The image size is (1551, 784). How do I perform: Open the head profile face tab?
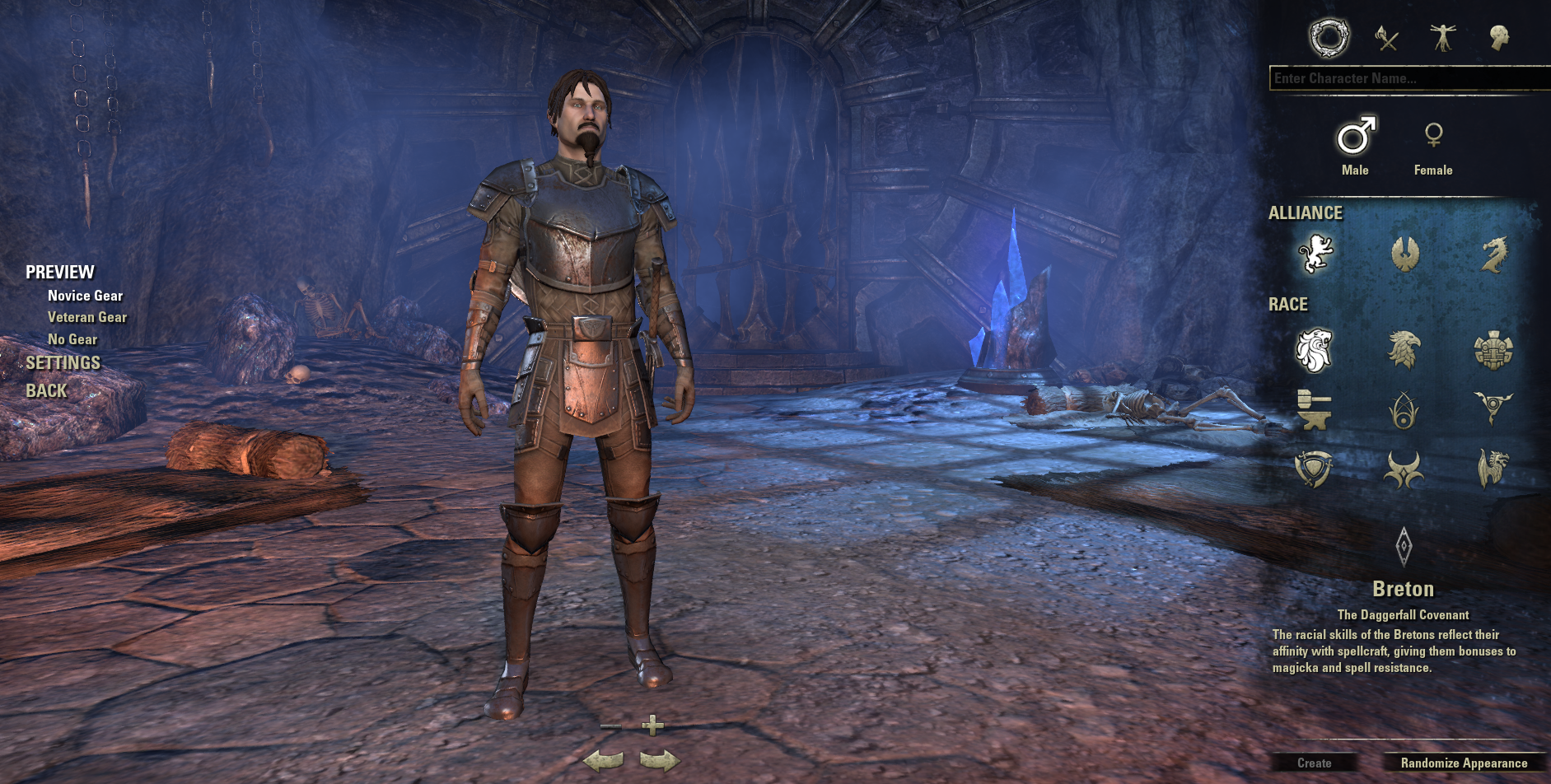point(1499,38)
